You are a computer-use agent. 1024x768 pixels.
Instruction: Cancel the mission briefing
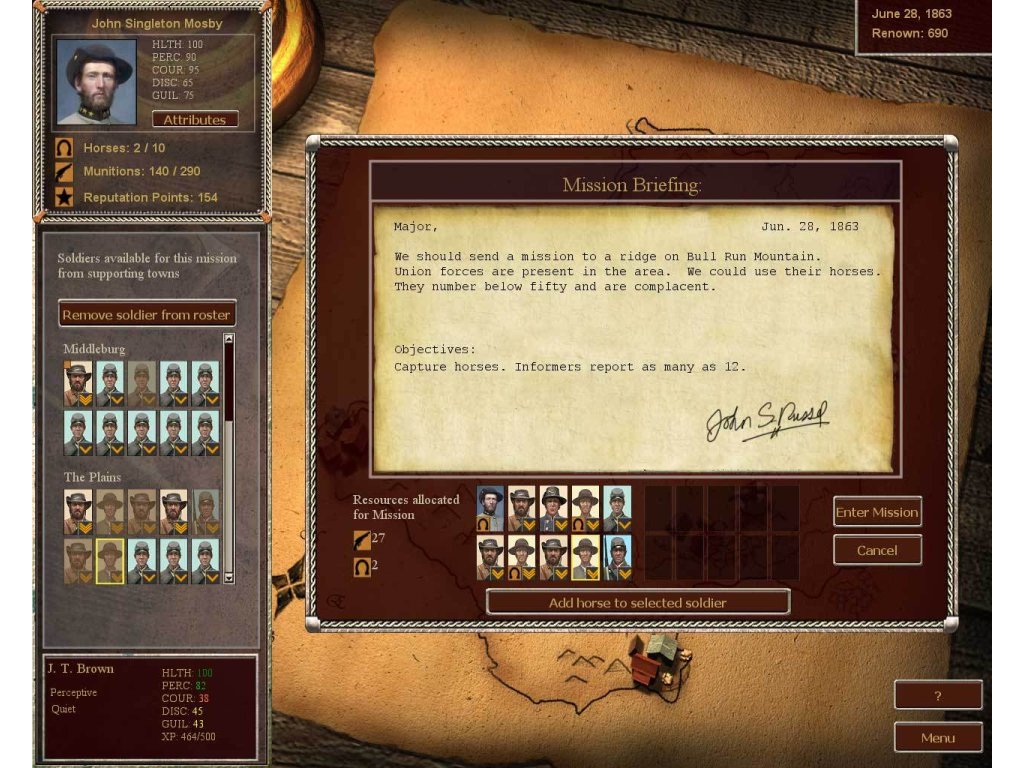(877, 550)
